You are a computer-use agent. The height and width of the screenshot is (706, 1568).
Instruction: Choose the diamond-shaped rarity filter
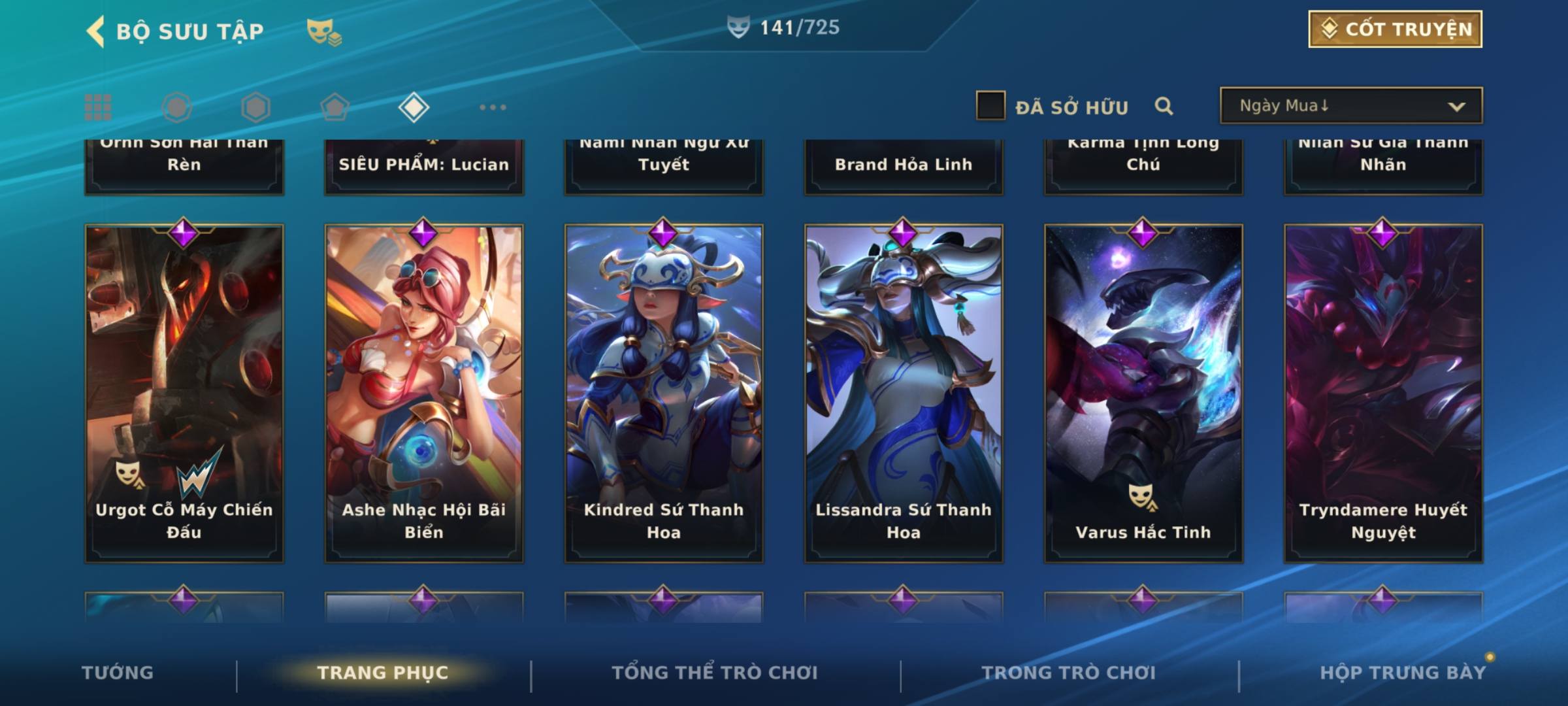pyautogui.click(x=413, y=107)
